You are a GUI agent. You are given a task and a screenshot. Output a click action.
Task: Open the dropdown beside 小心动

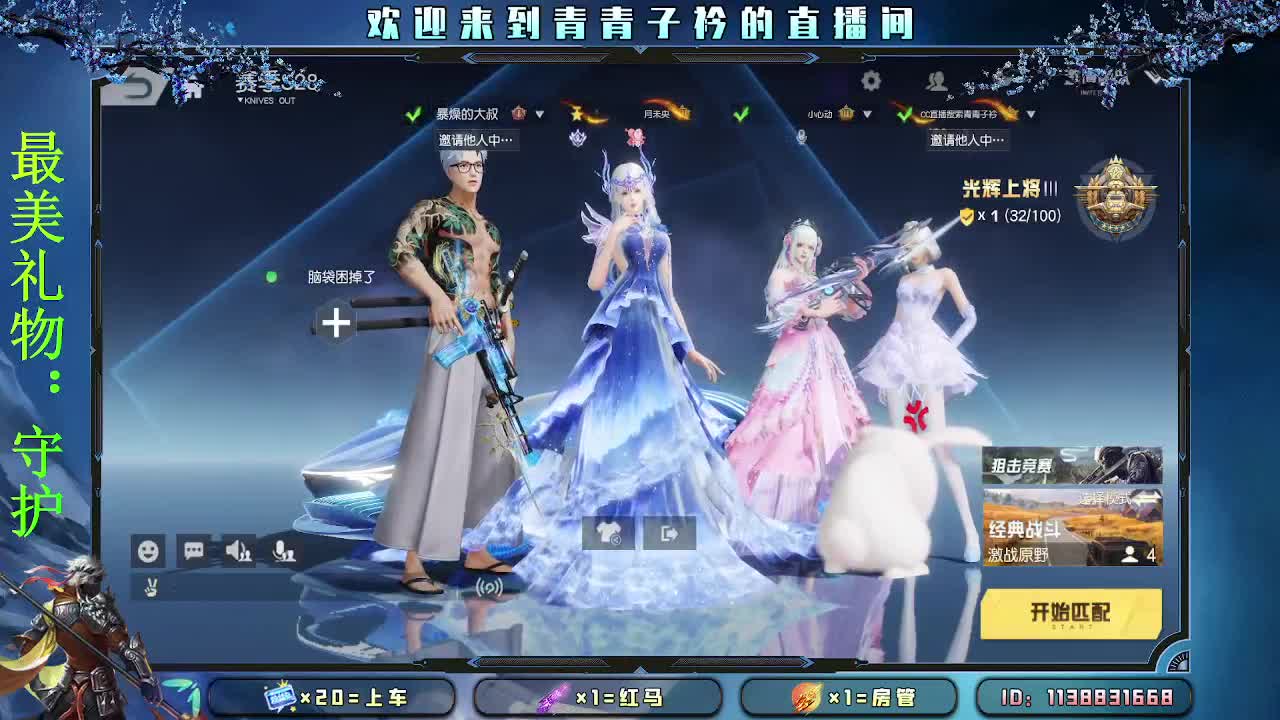click(866, 116)
